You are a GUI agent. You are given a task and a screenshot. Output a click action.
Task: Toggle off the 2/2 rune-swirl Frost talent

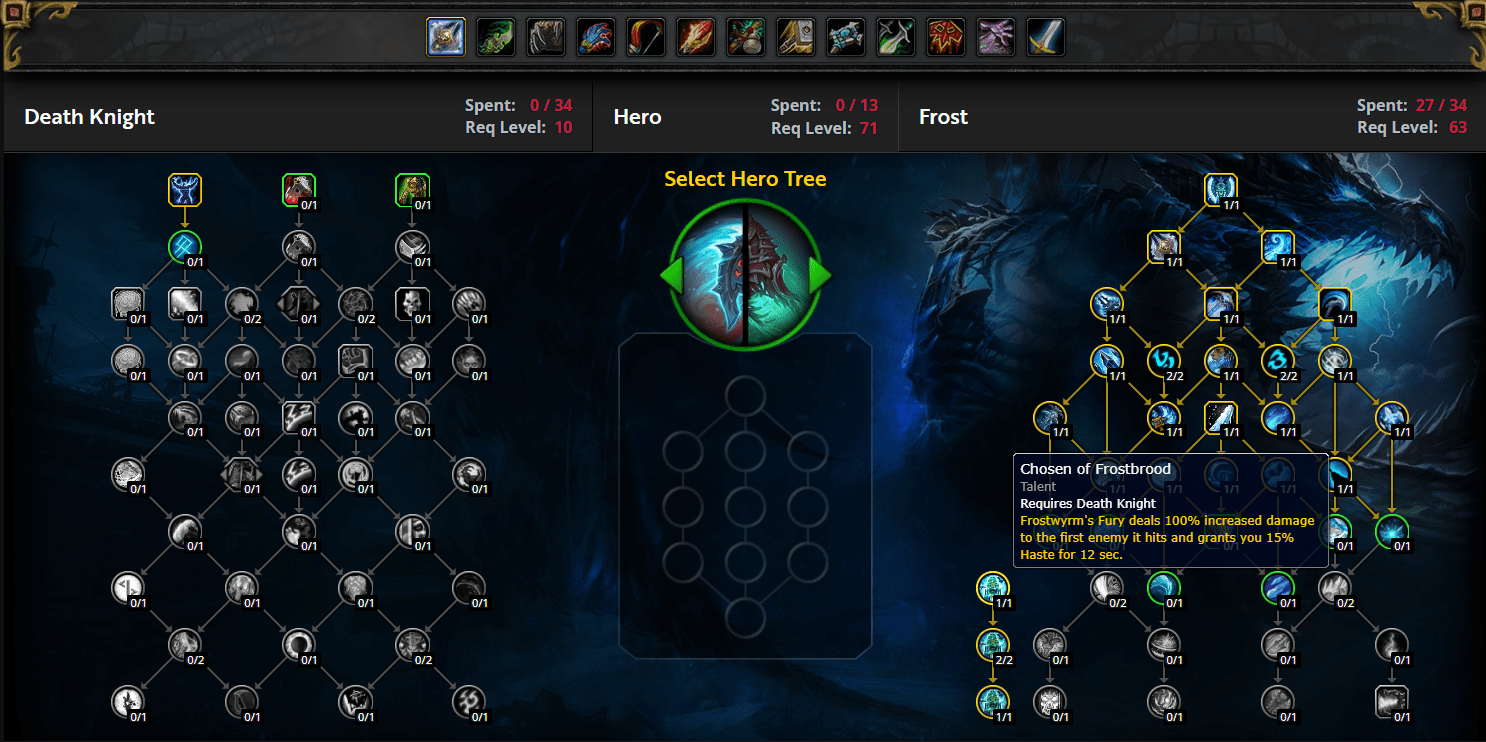1164,362
